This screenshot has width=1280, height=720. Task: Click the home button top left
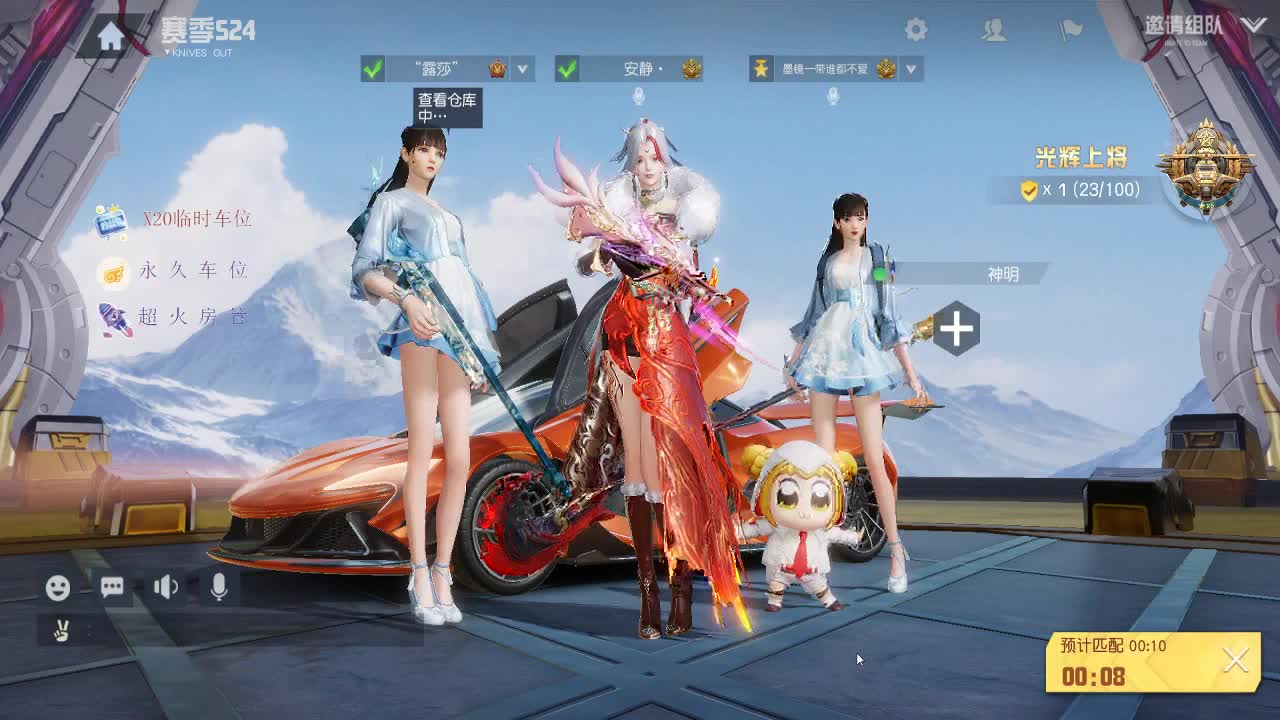point(108,36)
